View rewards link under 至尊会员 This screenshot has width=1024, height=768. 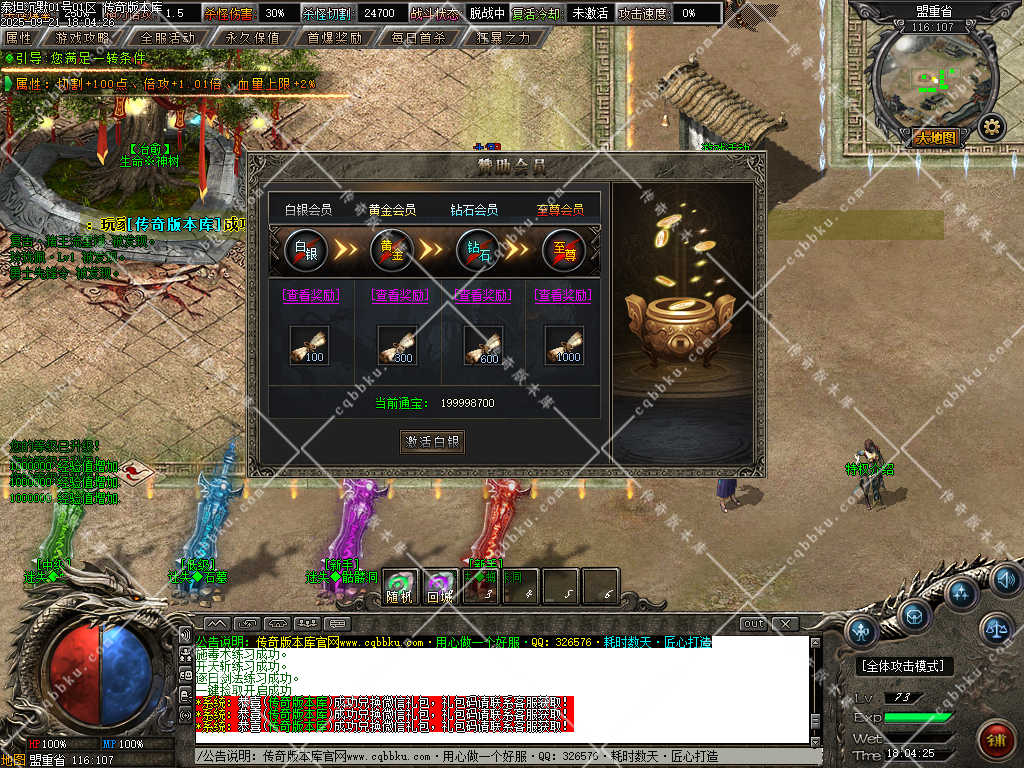[x=562, y=295]
